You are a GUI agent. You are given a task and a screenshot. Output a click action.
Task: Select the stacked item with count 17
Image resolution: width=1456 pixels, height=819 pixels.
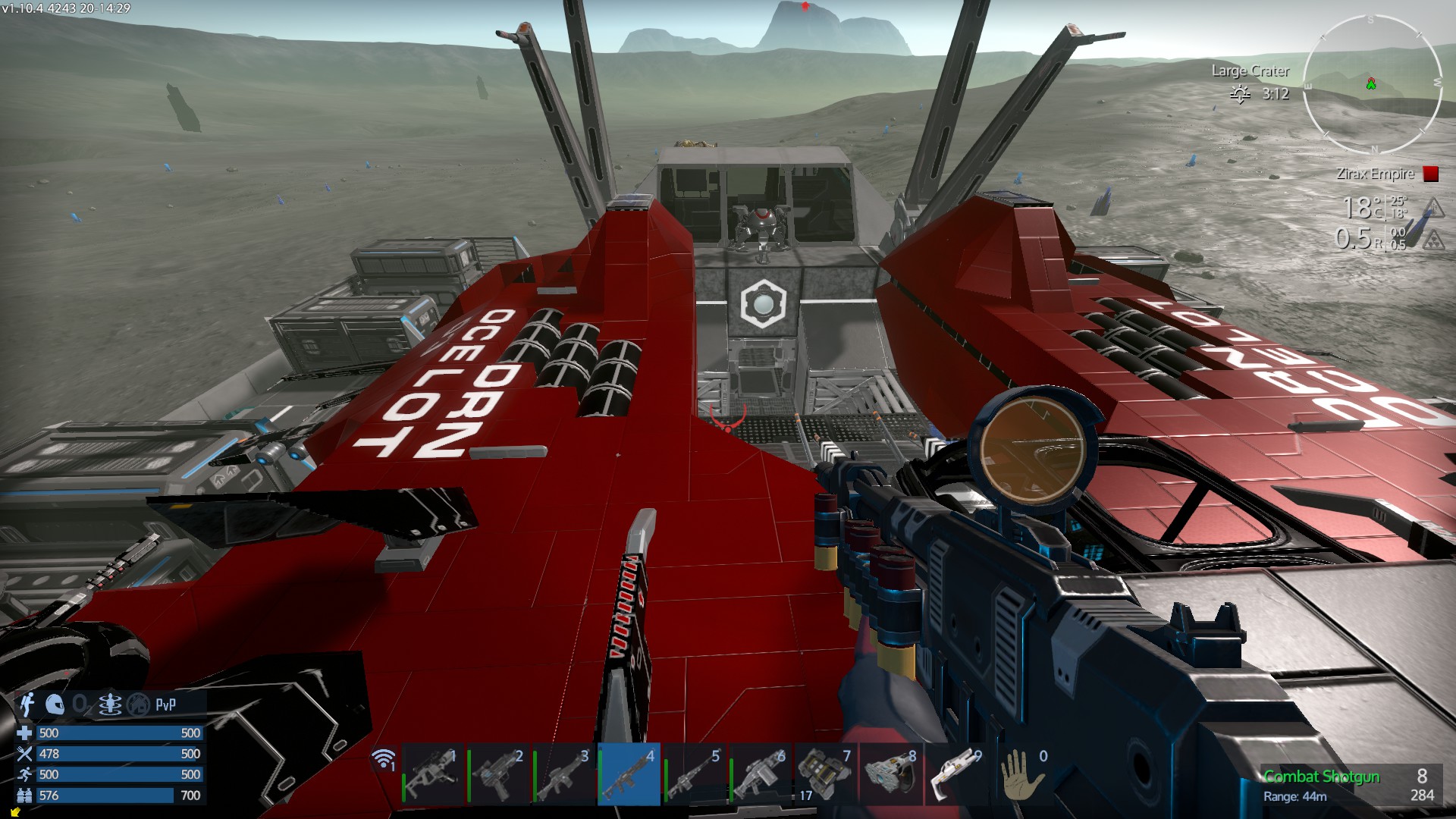pyautogui.click(x=826, y=774)
